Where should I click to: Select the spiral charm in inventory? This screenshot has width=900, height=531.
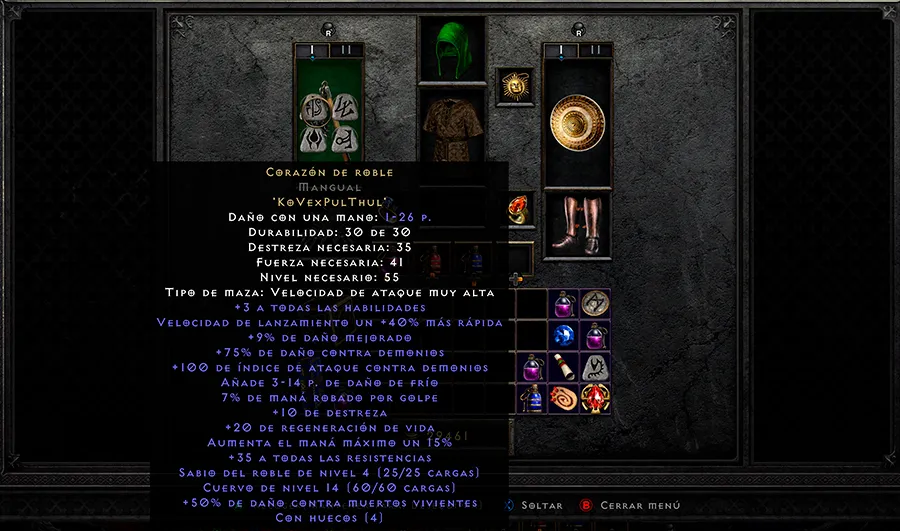click(563, 398)
